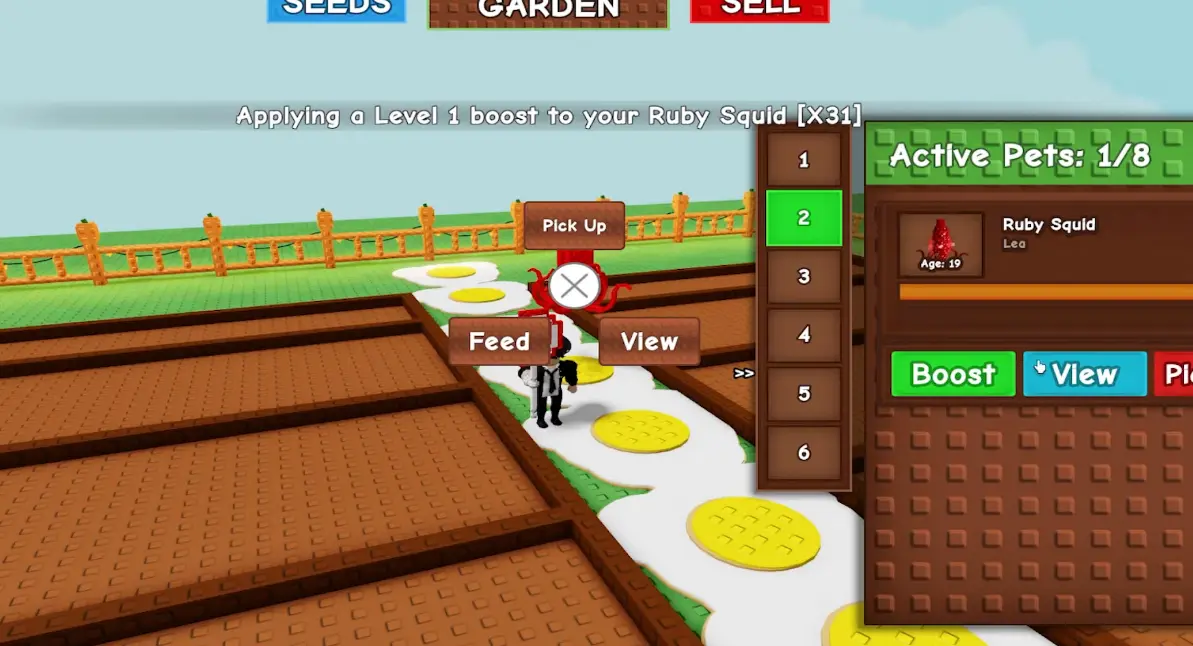The image size is (1193, 646).
Task: Choose boost level 3
Action: click(x=803, y=277)
